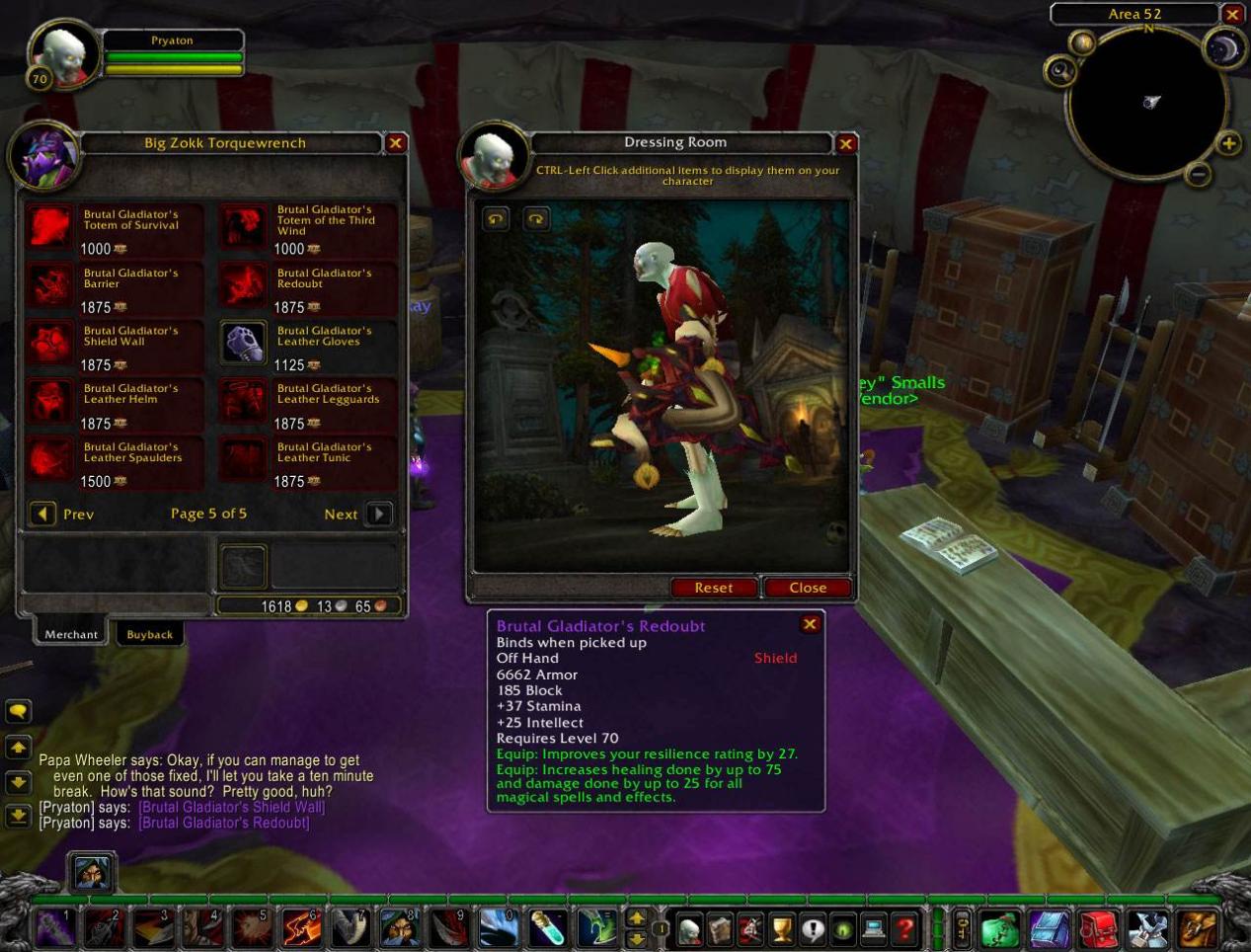Select Brutal Gladiator's Totem of Survival
The height and width of the screenshot is (952, 1251).
click(x=49, y=226)
